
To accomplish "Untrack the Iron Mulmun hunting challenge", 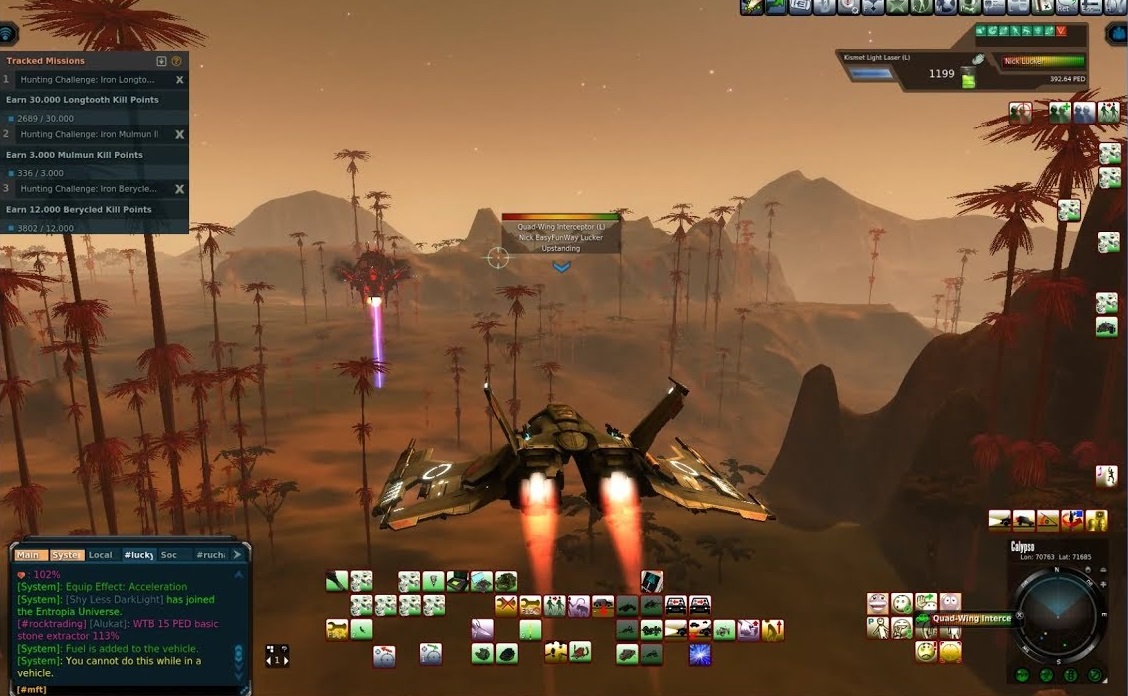I will (x=180, y=134).
